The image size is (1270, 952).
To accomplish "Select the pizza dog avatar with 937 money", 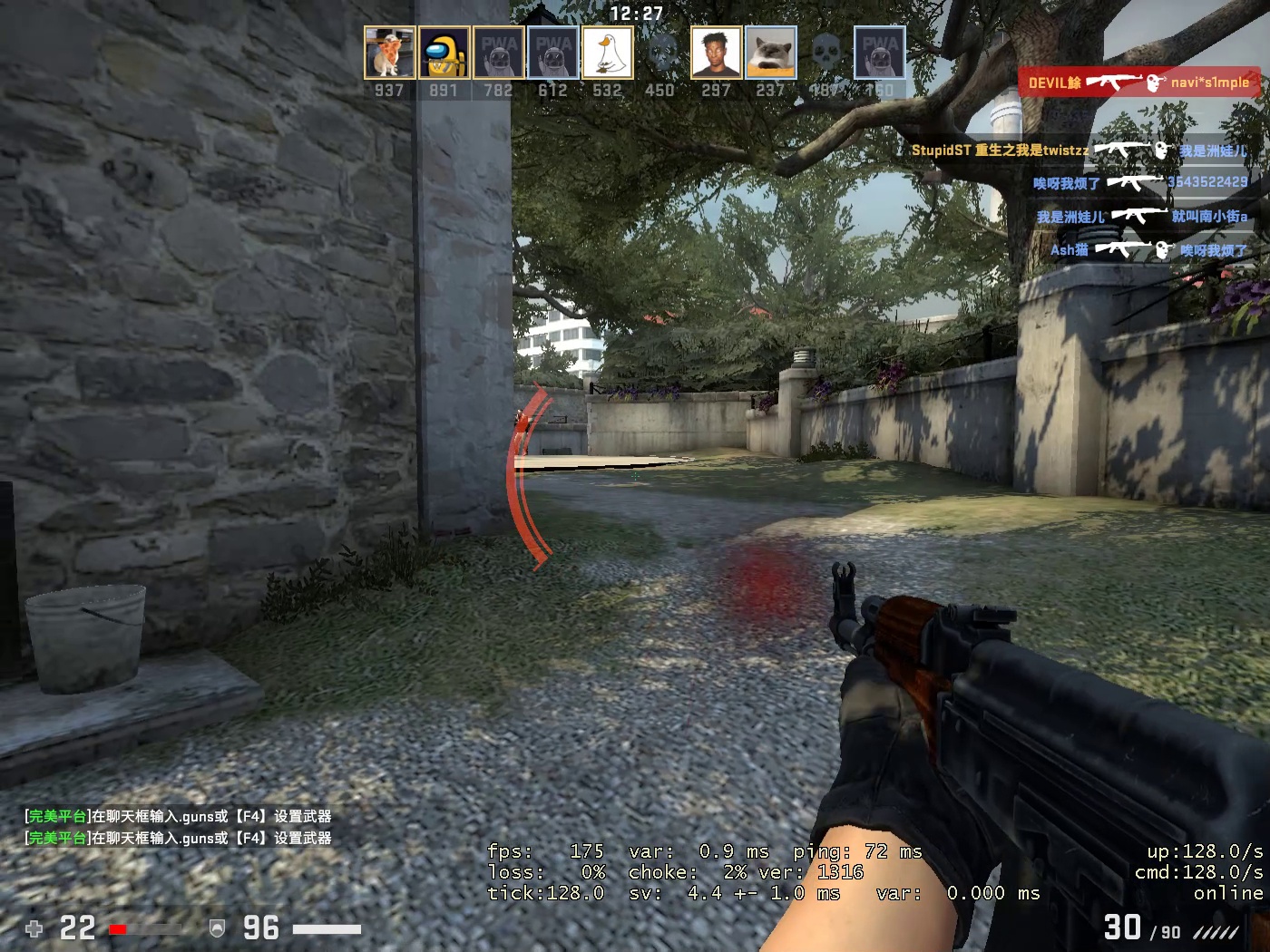I will pos(388,52).
